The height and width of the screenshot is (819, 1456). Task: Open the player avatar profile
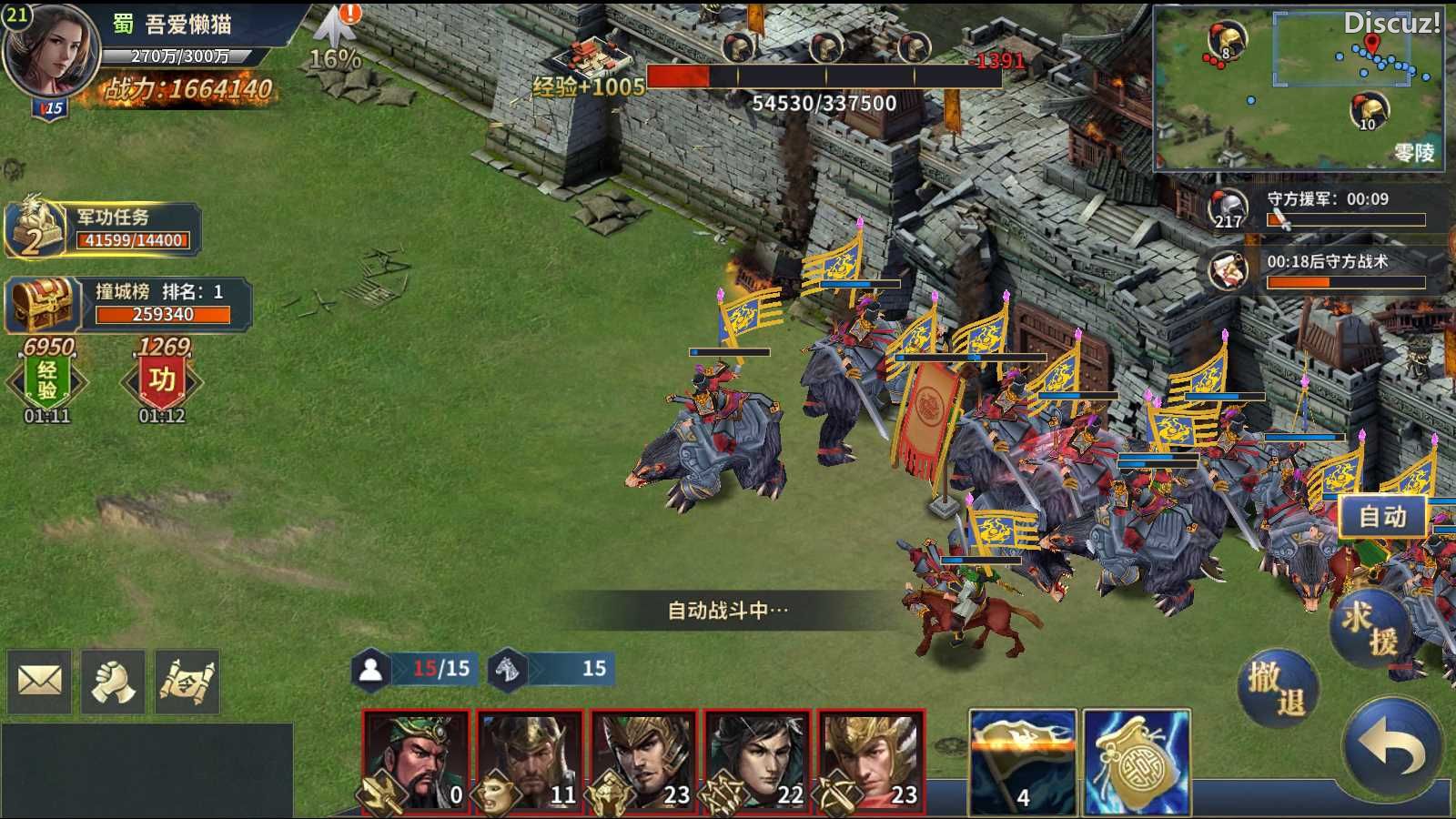click(x=51, y=53)
